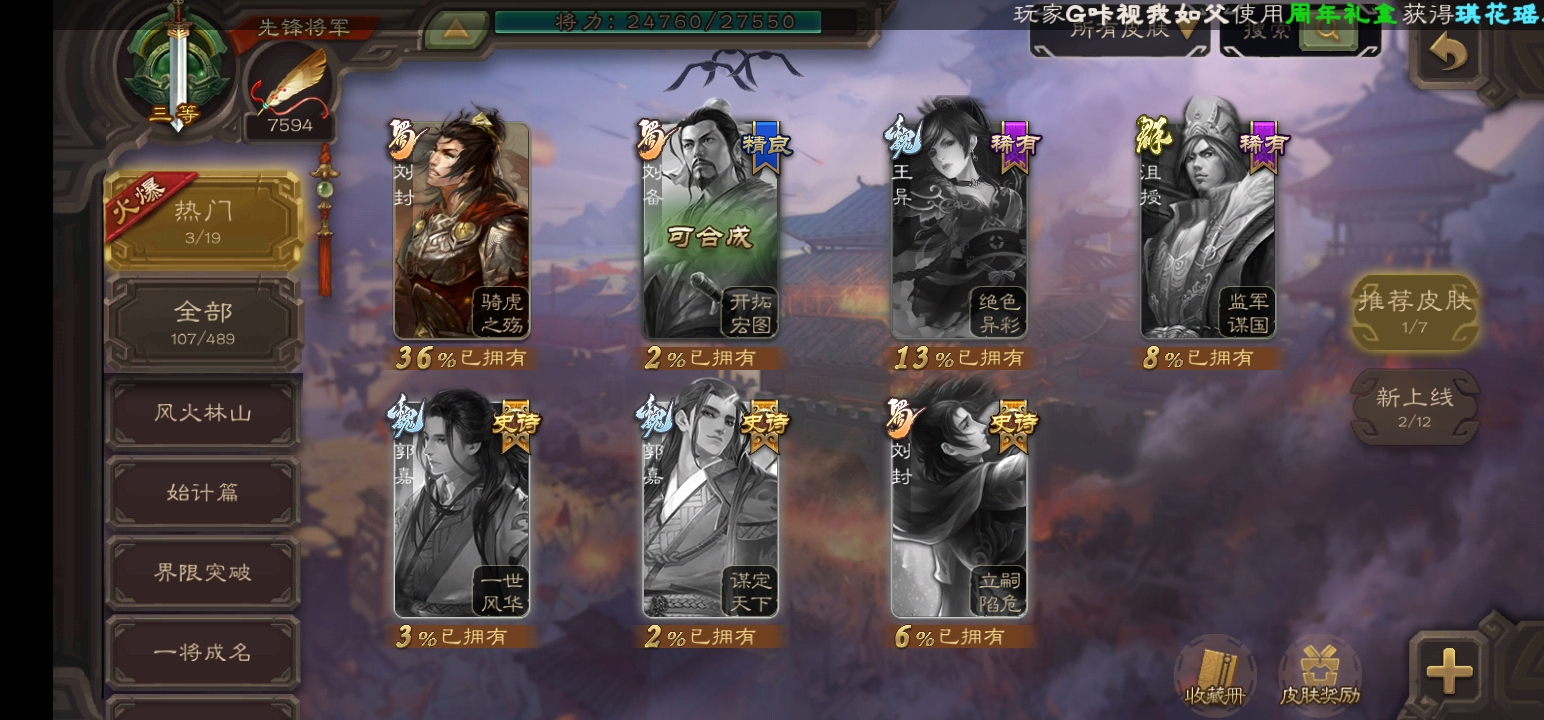Click the golden plus button
Screen dimensions: 1544x720
1449,670
